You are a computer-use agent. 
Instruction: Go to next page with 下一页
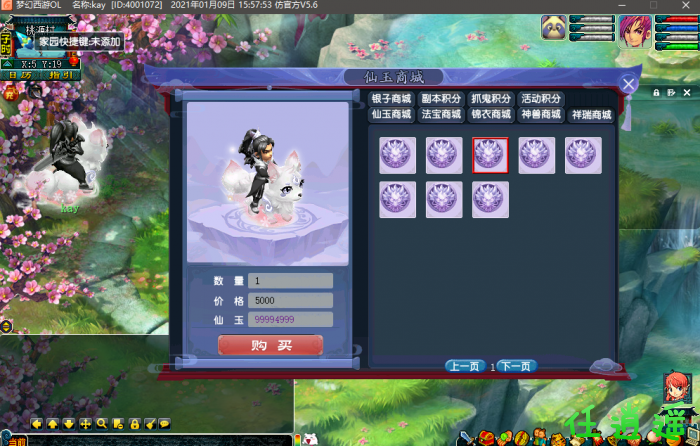click(515, 367)
